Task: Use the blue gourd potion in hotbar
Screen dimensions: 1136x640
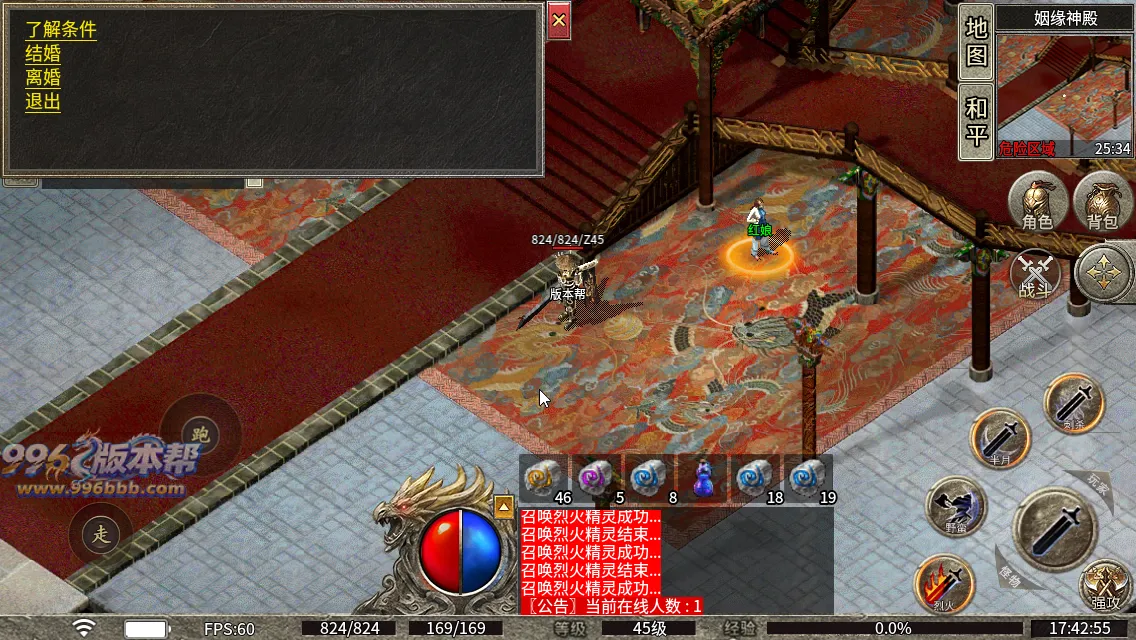Action: pos(704,478)
